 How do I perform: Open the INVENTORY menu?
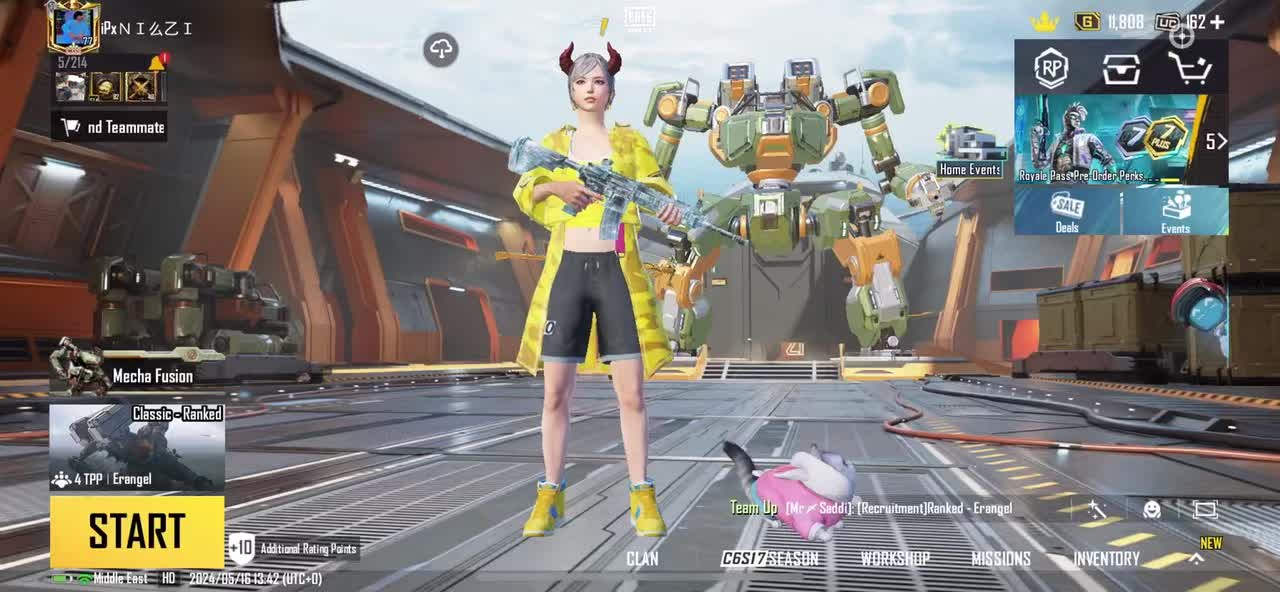pyautogui.click(x=1106, y=559)
